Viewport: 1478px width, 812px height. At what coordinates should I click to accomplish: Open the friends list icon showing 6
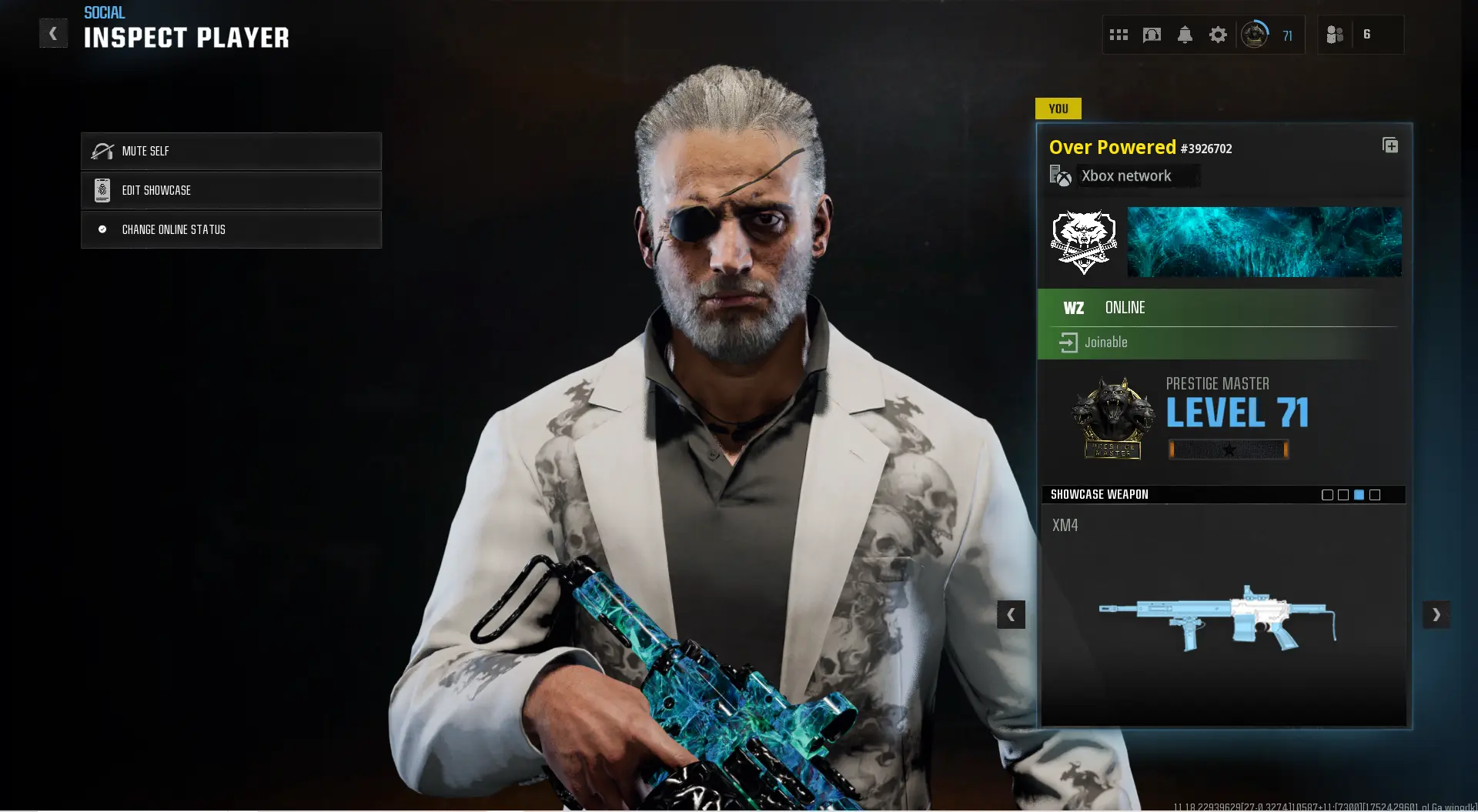(x=1336, y=34)
